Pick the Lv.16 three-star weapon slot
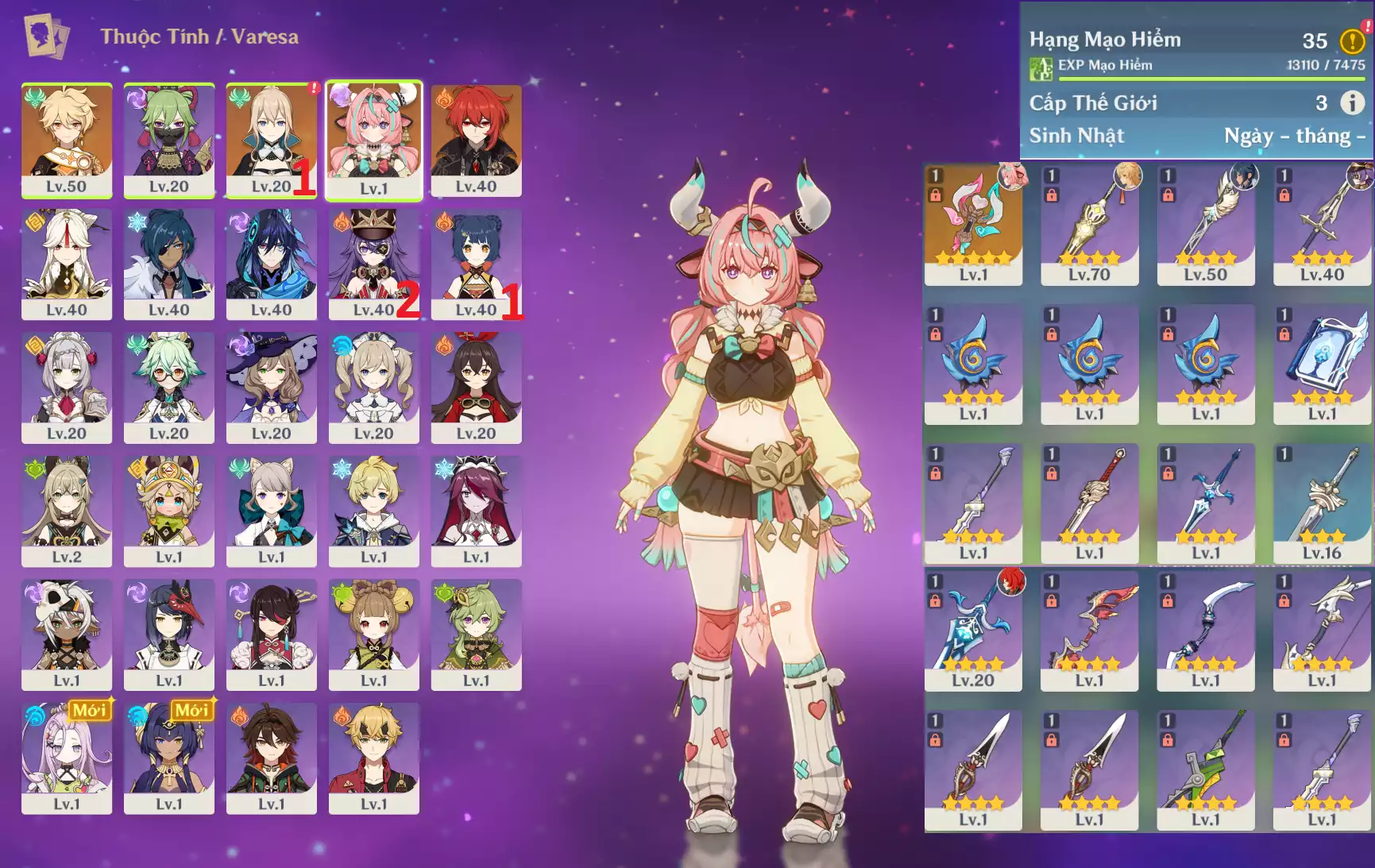The height and width of the screenshot is (868, 1375). pos(1322,503)
